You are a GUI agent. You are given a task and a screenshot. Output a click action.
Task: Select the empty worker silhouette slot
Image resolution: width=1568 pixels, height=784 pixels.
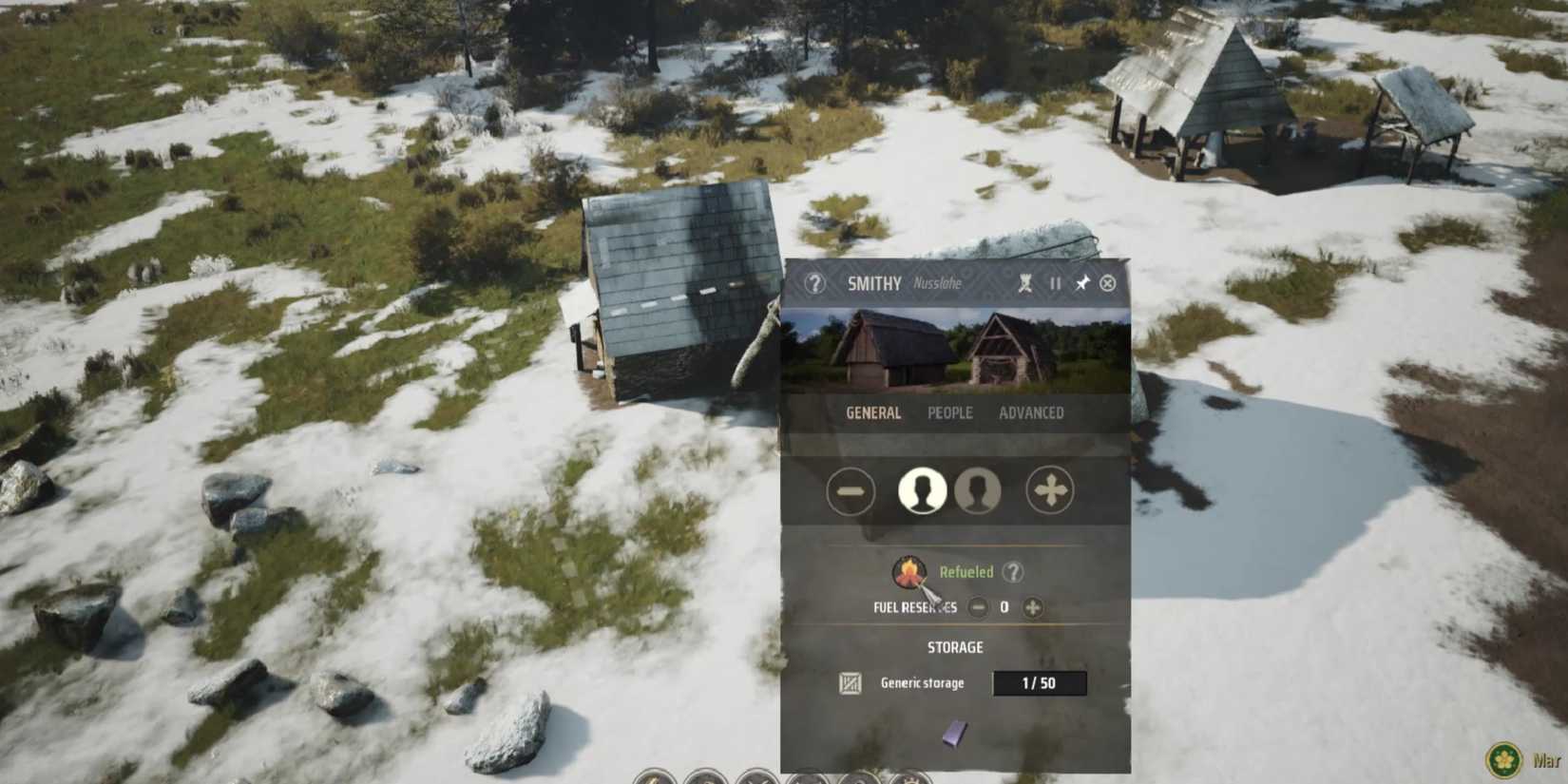click(x=977, y=490)
